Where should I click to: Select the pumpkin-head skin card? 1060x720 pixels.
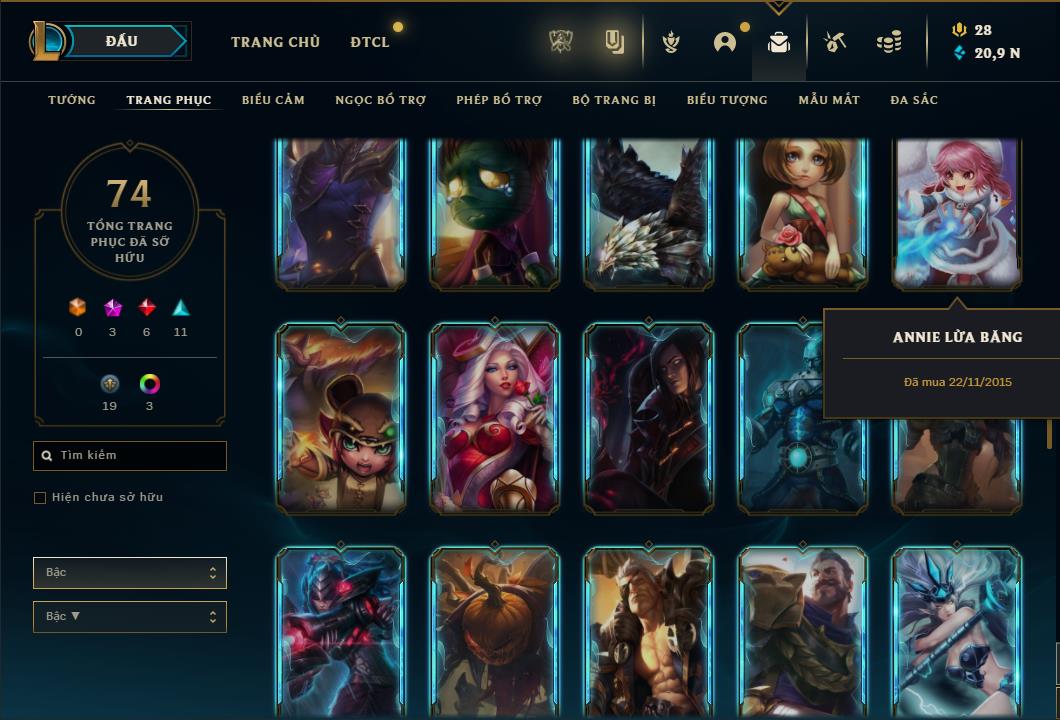click(494, 630)
